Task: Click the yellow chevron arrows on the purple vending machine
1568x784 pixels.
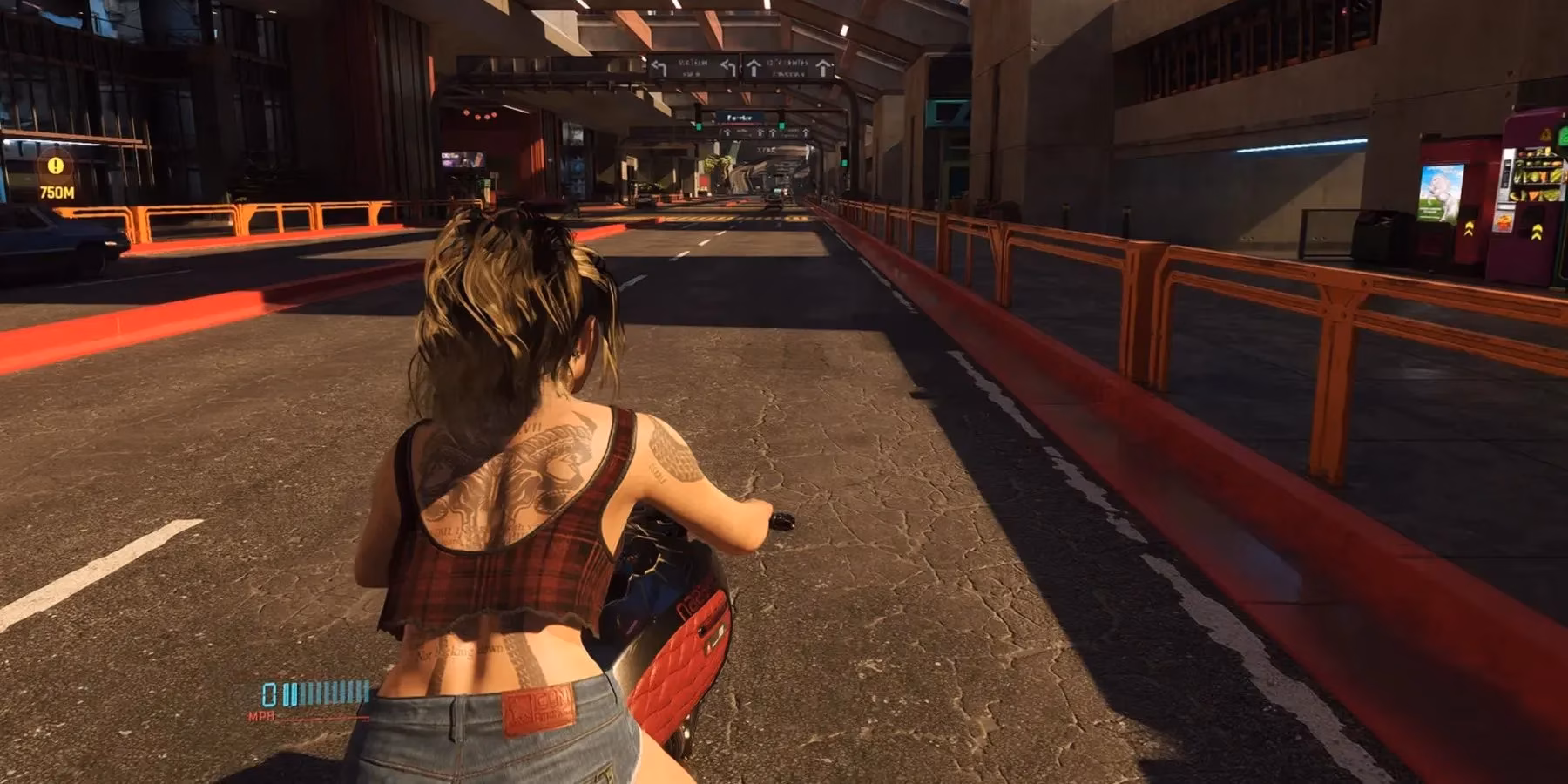Action: pos(1537,232)
